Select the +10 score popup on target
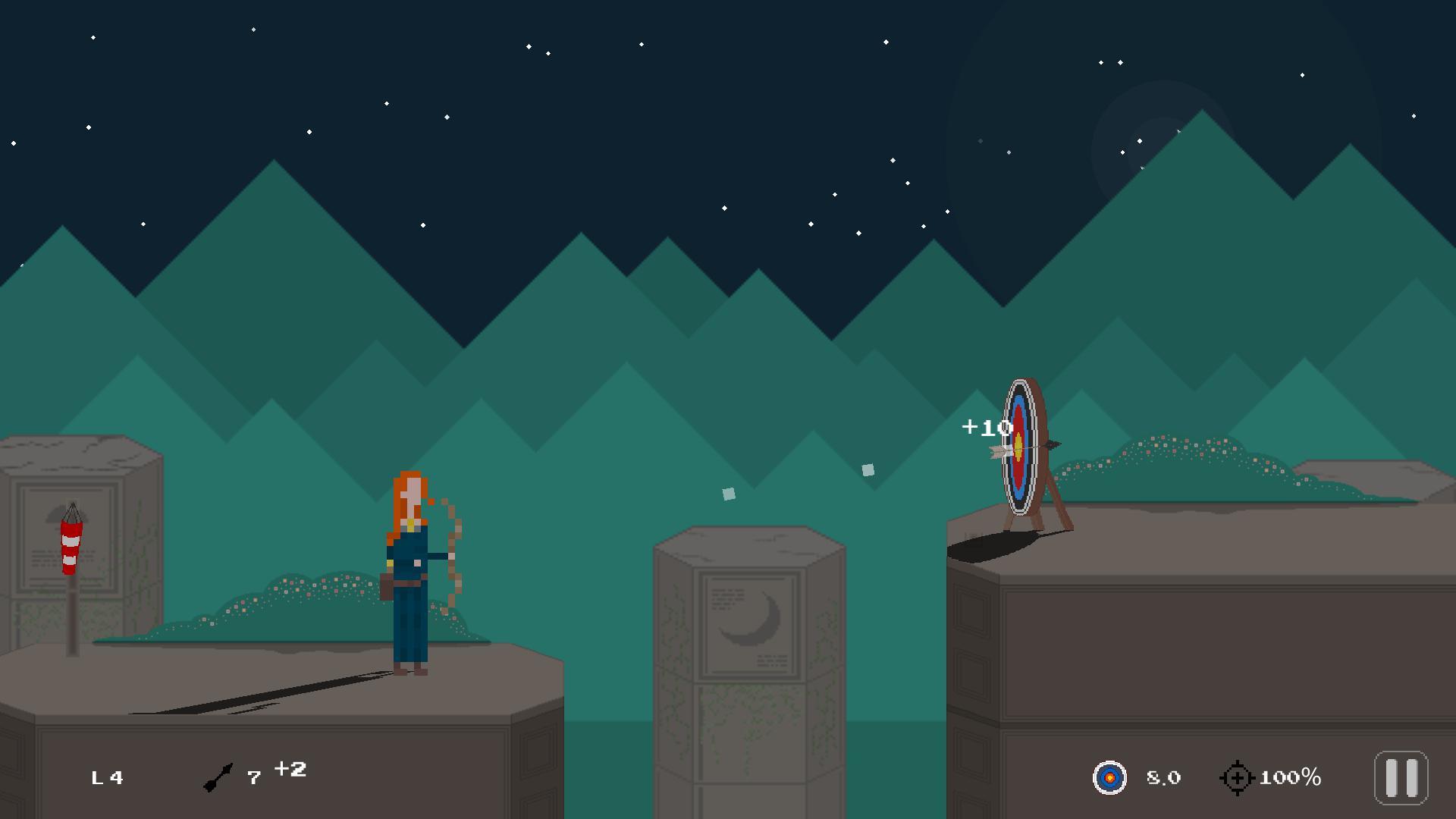1456x819 pixels. (982, 426)
